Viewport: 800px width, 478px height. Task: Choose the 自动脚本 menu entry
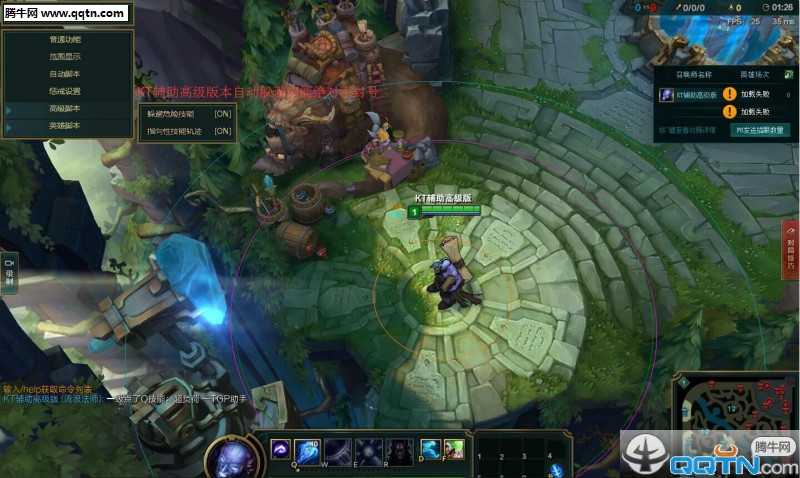66,74
